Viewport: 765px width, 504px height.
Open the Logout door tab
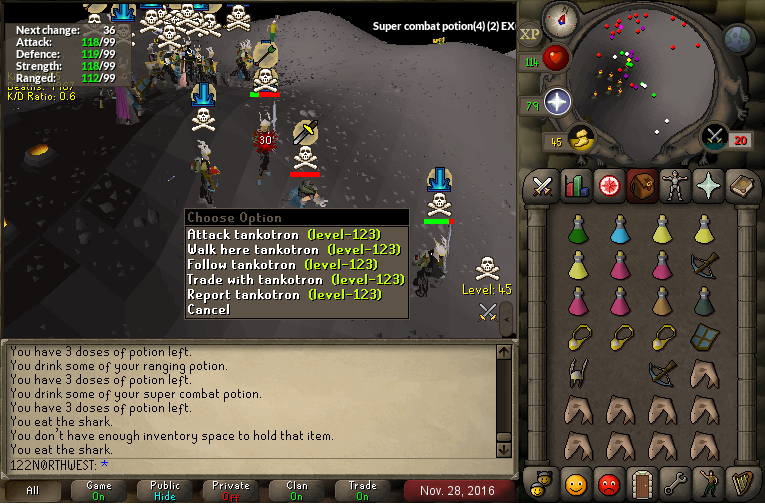[642, 484]
